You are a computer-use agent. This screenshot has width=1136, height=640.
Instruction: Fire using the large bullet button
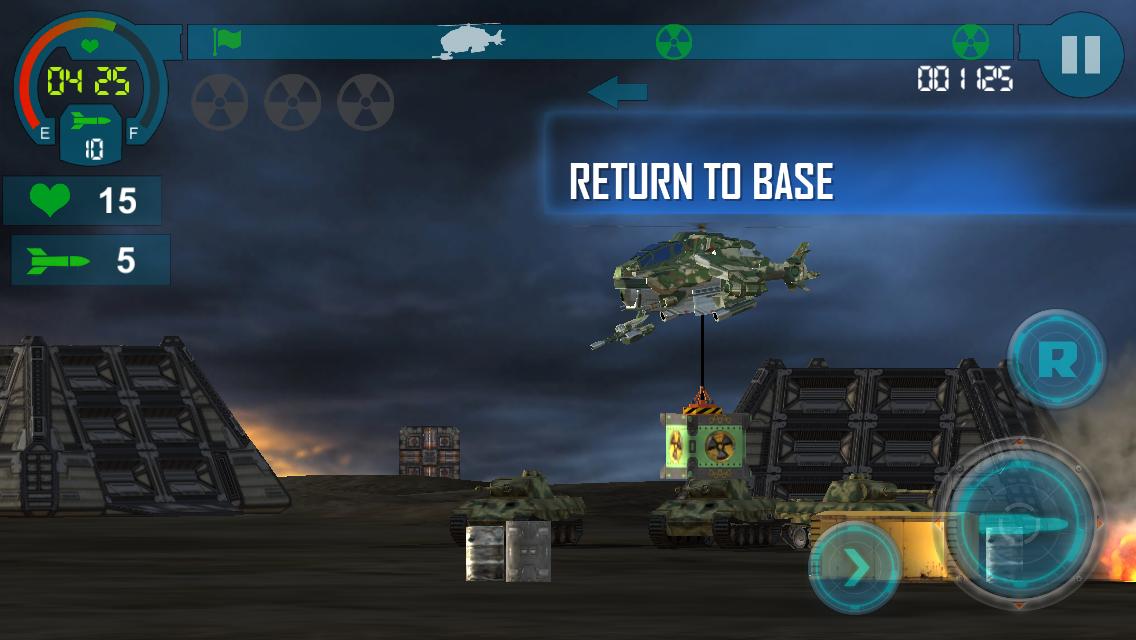tap(1020, 523)
